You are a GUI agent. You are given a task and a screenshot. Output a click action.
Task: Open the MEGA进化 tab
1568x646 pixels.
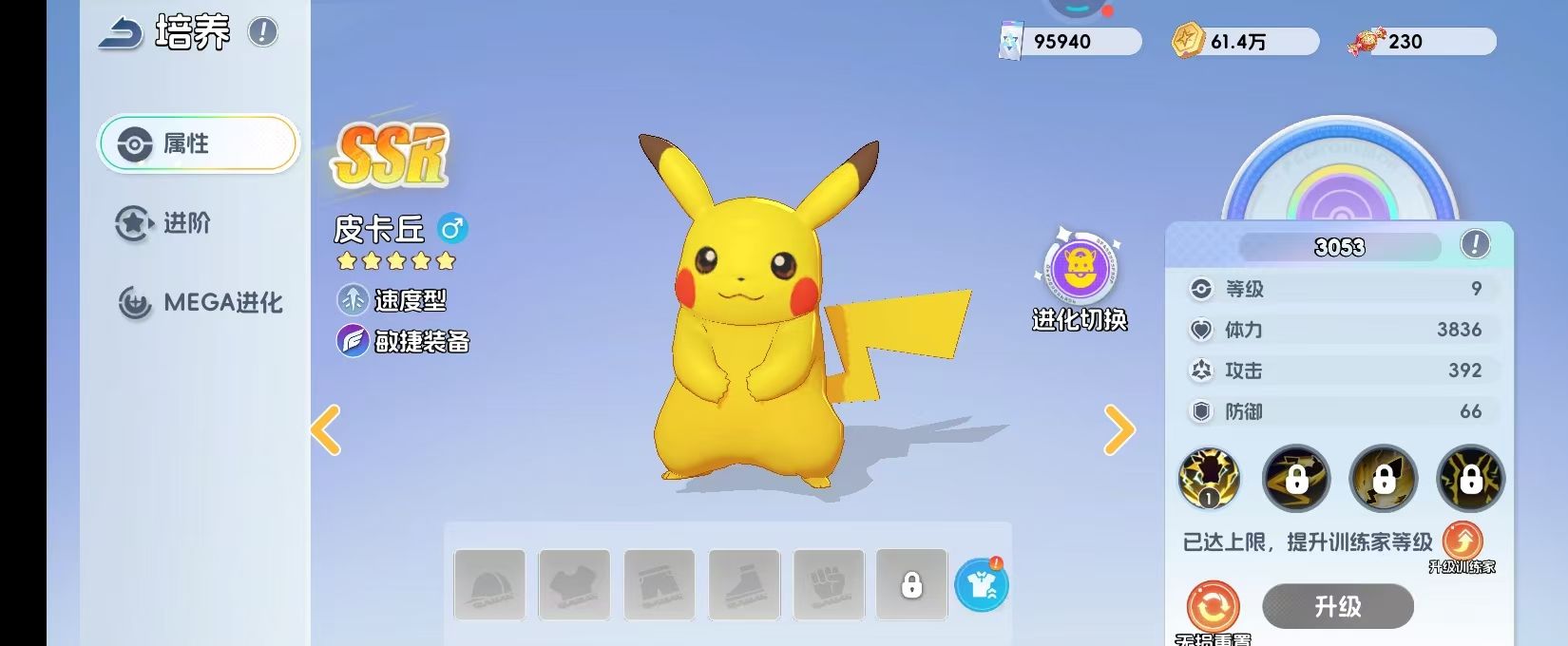tap(200, 303)
